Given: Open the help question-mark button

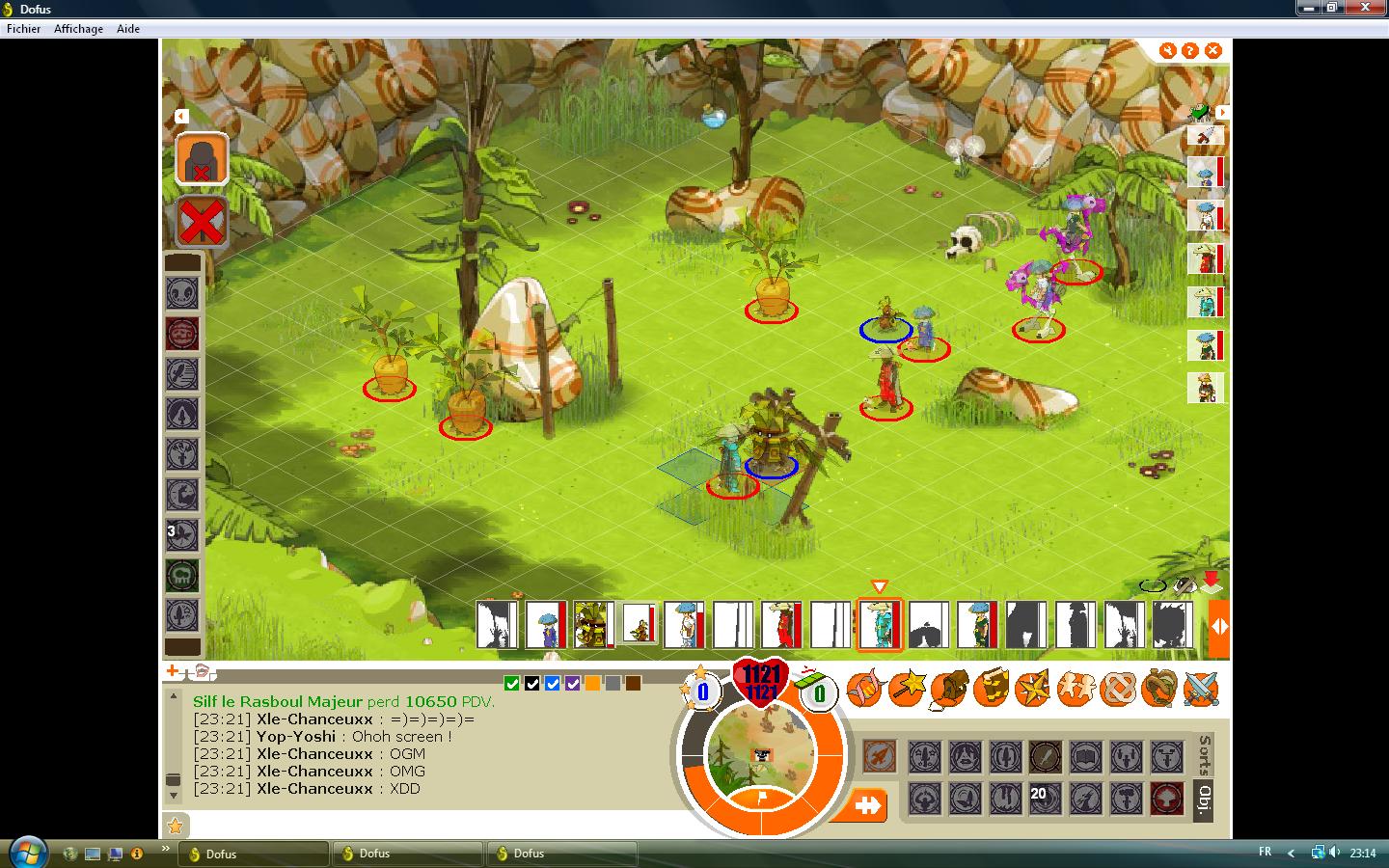Looking at the screenshot, I should pyautogui.click(x=1190, y=50).
